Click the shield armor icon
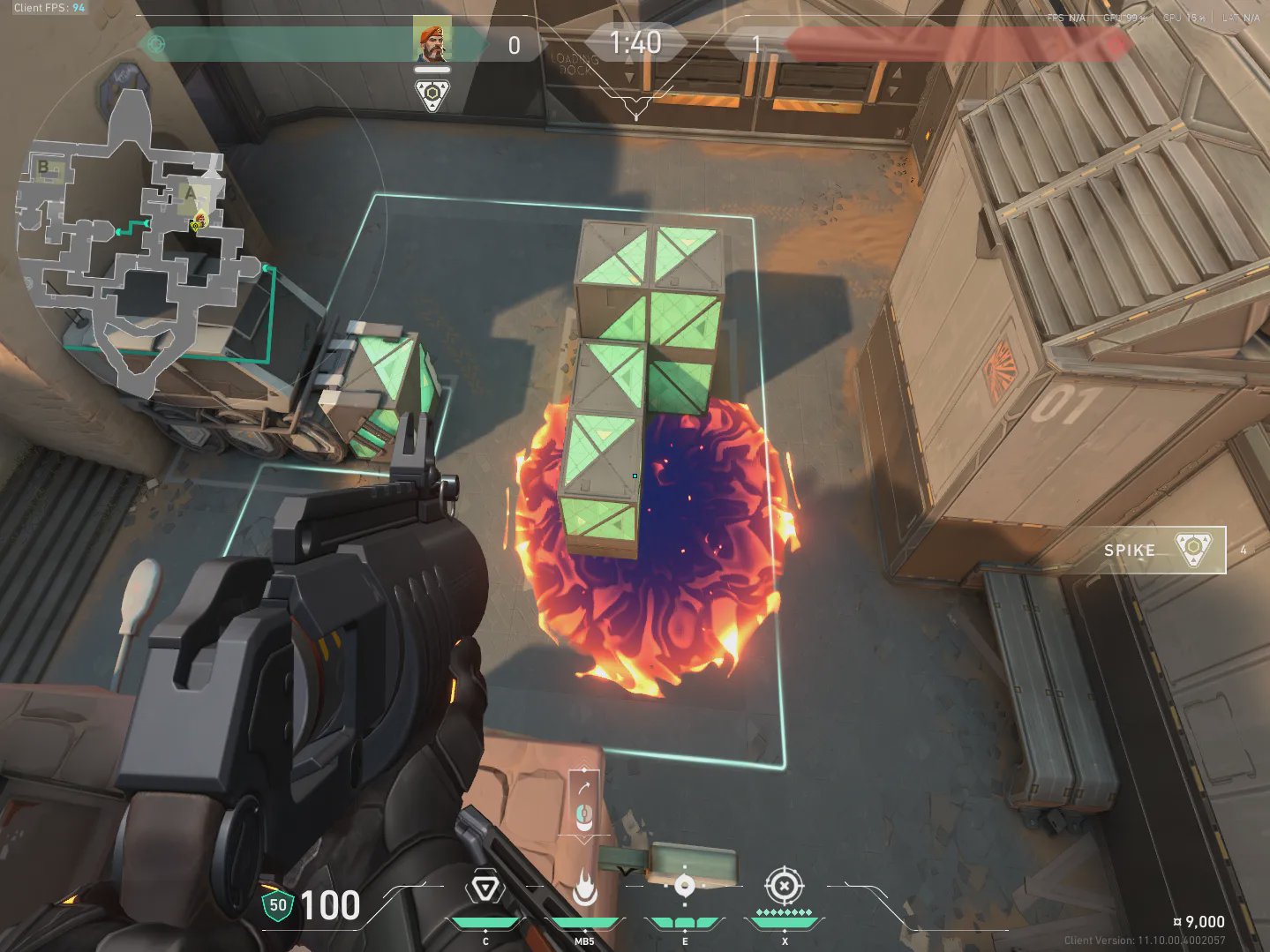This screenshot has height=952, width=1270. pos(277,905)
